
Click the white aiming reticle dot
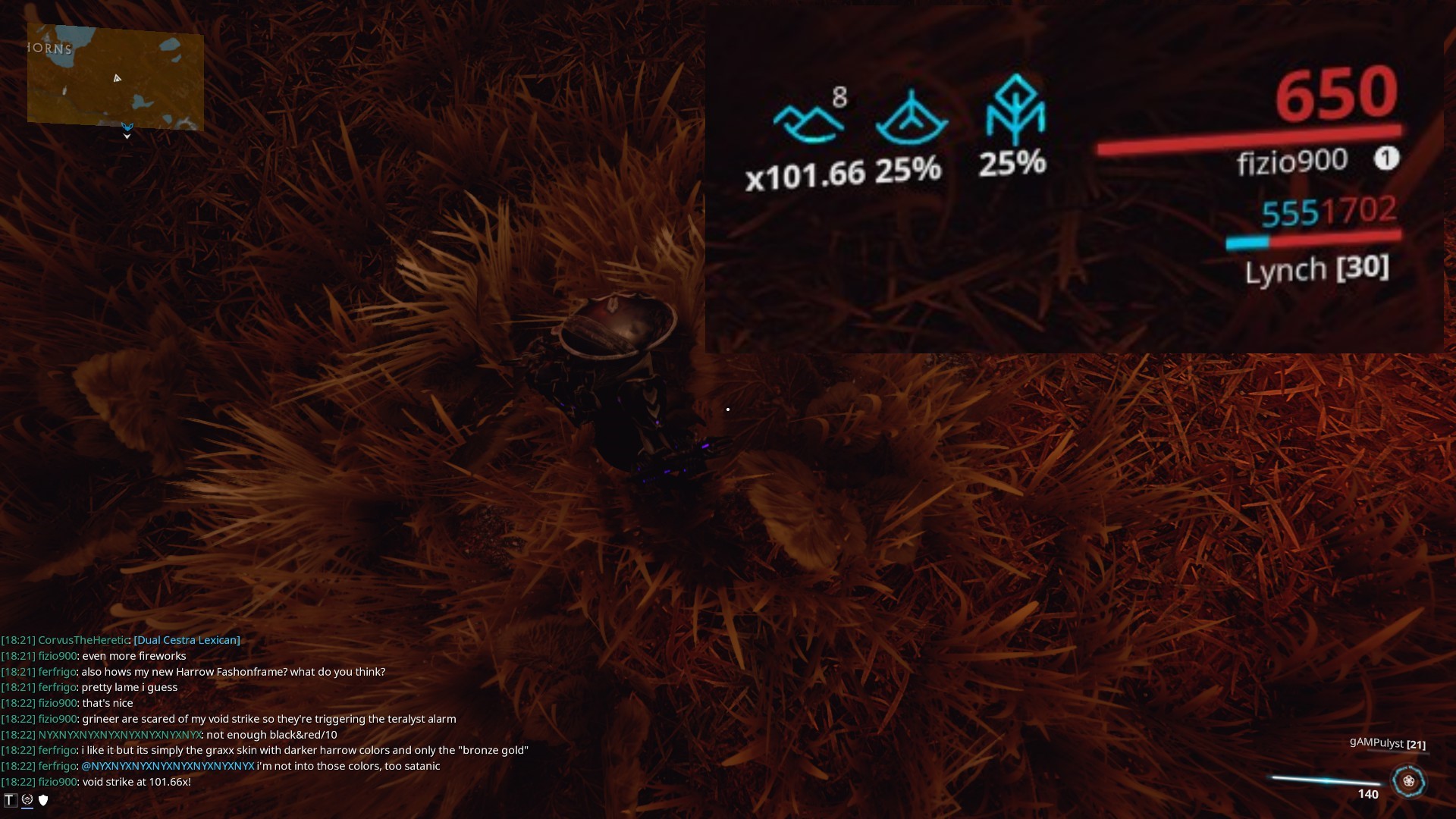[x=727, y=409]
